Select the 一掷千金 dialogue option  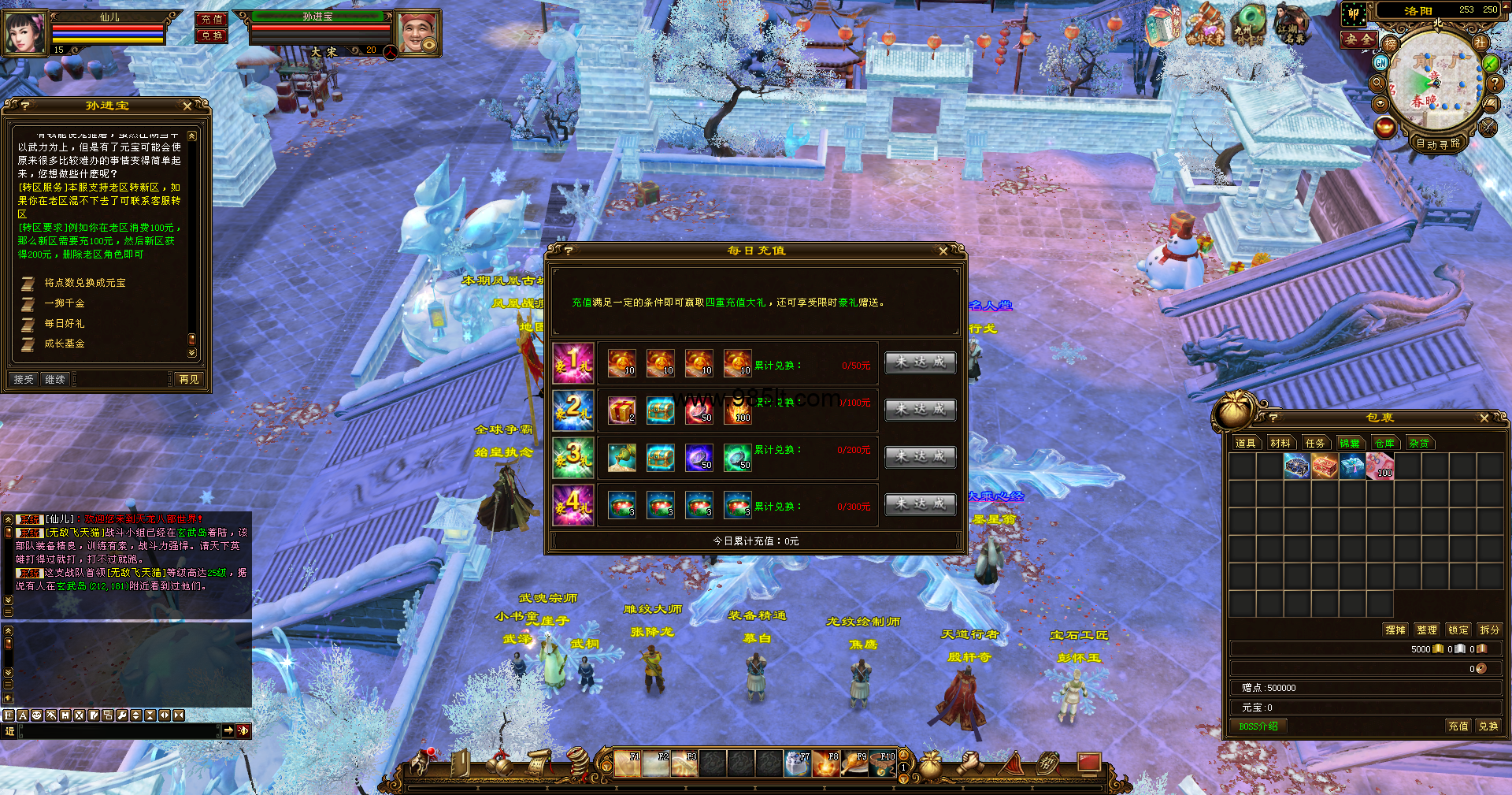point(65,303)
